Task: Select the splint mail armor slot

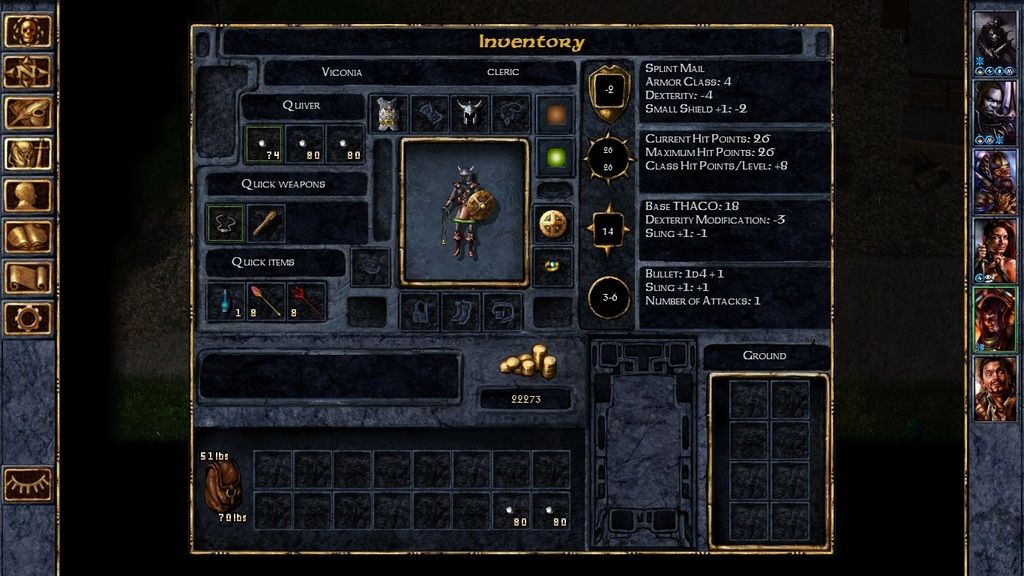Action: point(387,114)
